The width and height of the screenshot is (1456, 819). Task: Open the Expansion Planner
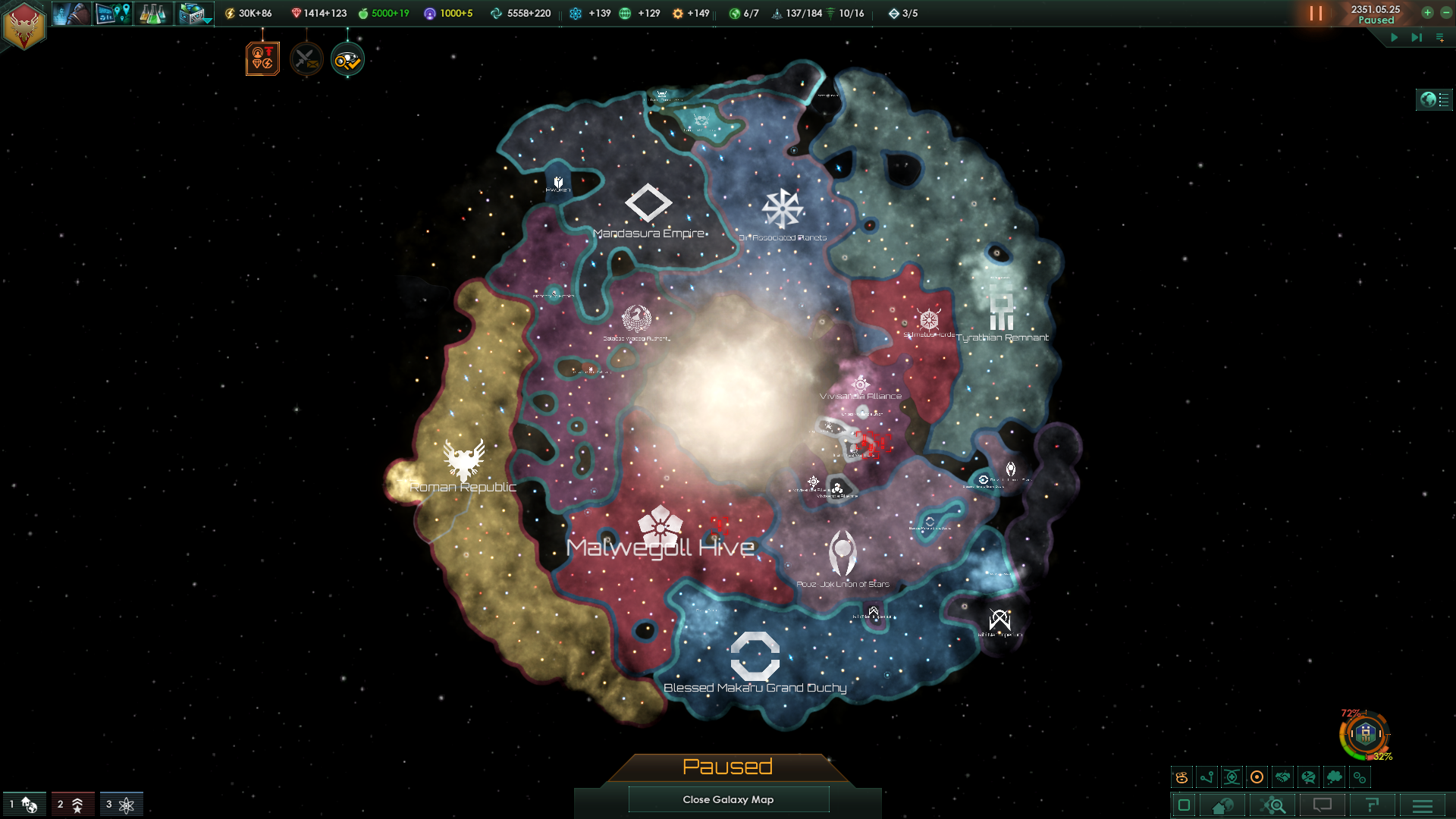[114, 13]
